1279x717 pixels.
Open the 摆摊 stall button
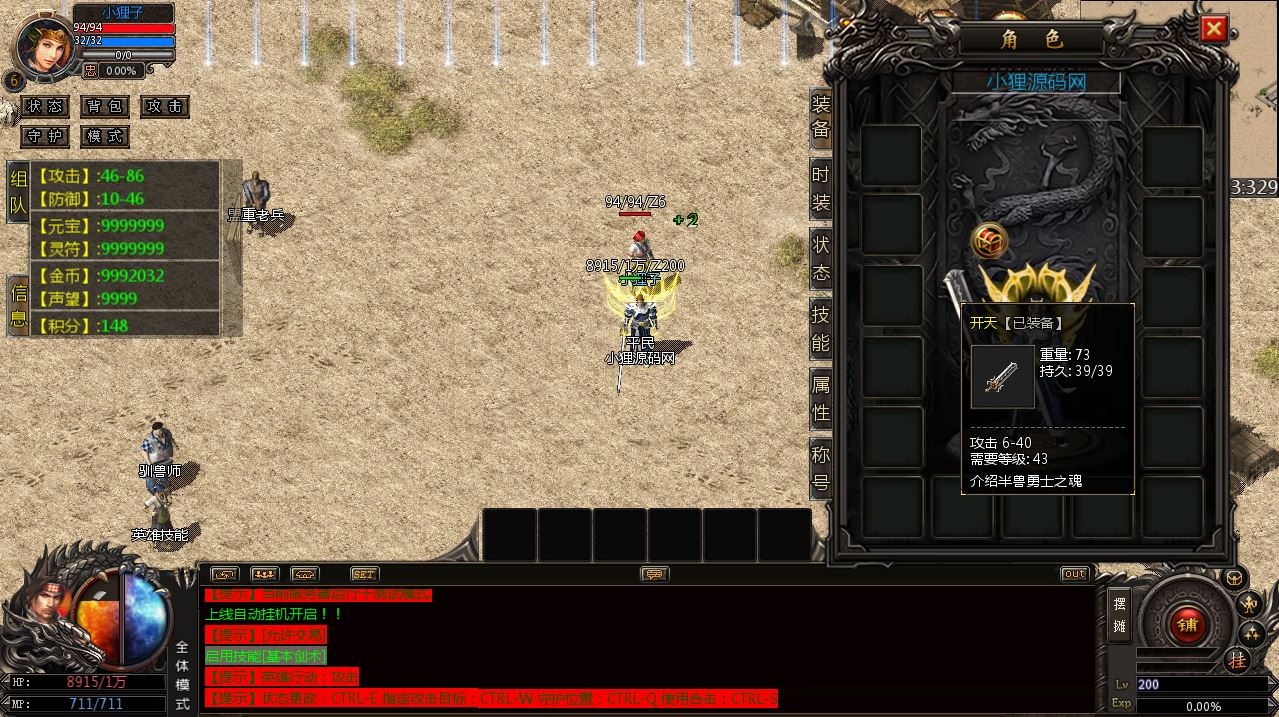[x=1119, y=616]
